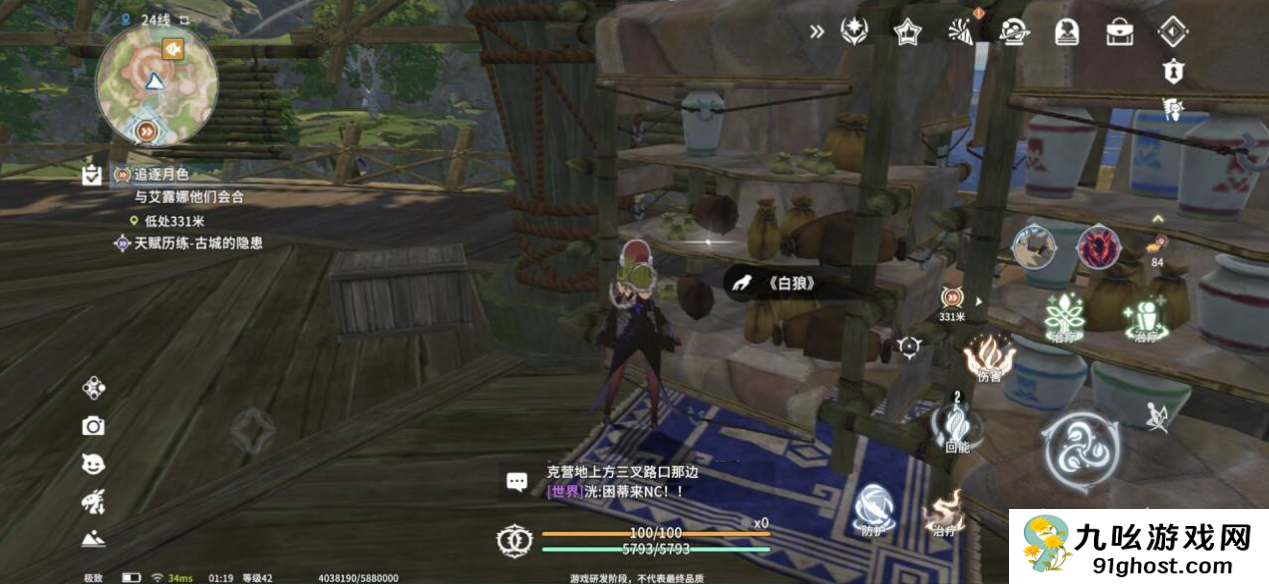This screenshot has height=584, width=1269.
Task: Open the quest log clipboard icon
Action: click(x=92, y=176)
